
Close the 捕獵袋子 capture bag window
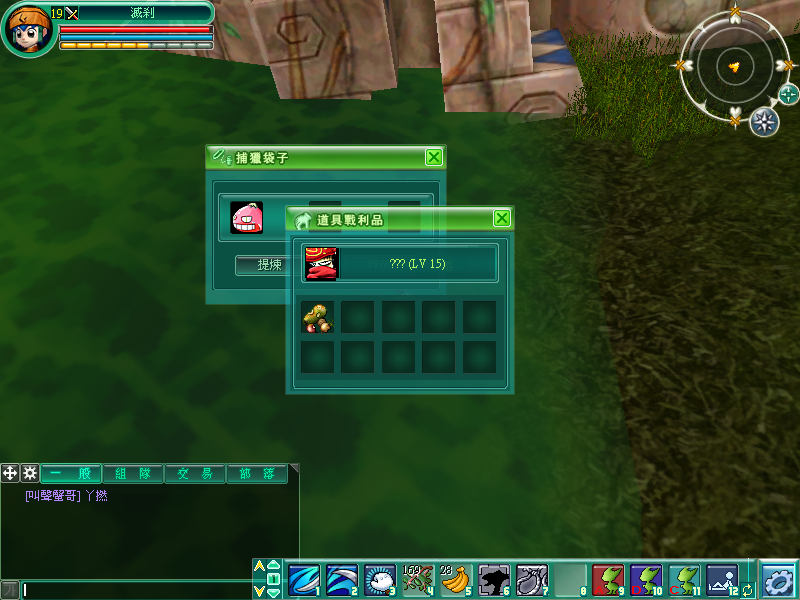pos(433,157)
